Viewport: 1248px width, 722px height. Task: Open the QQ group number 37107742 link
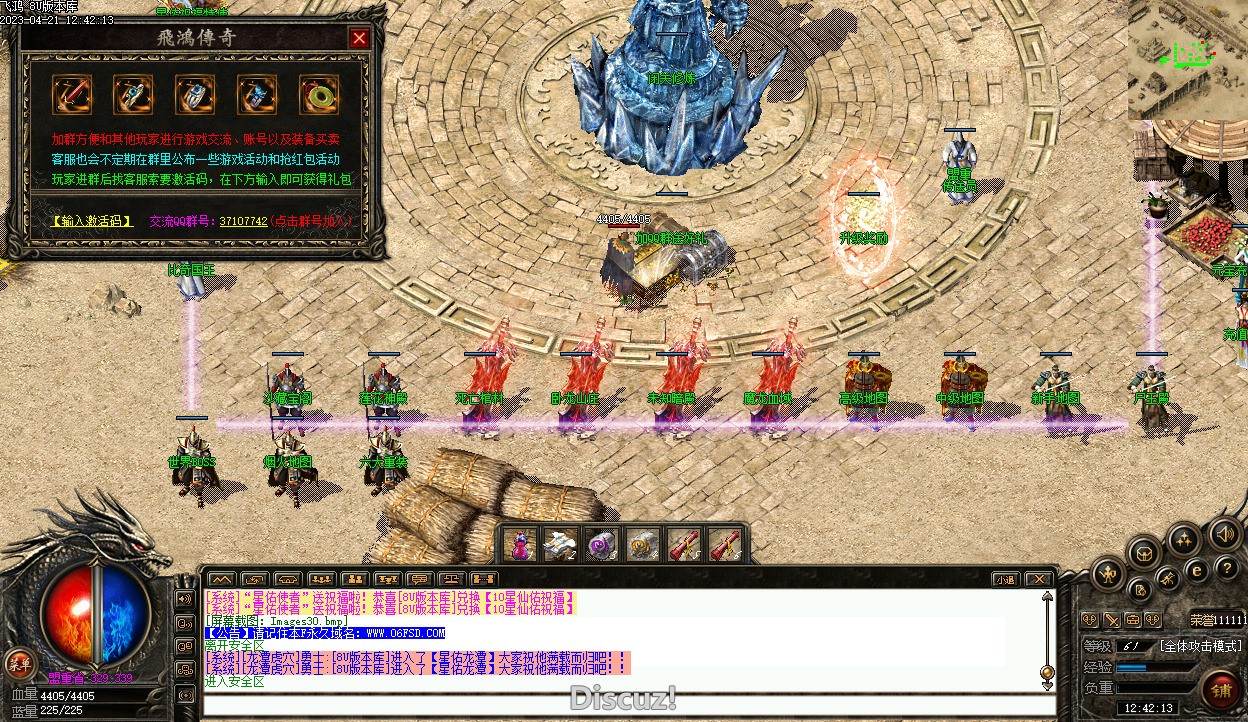[243, 220]
